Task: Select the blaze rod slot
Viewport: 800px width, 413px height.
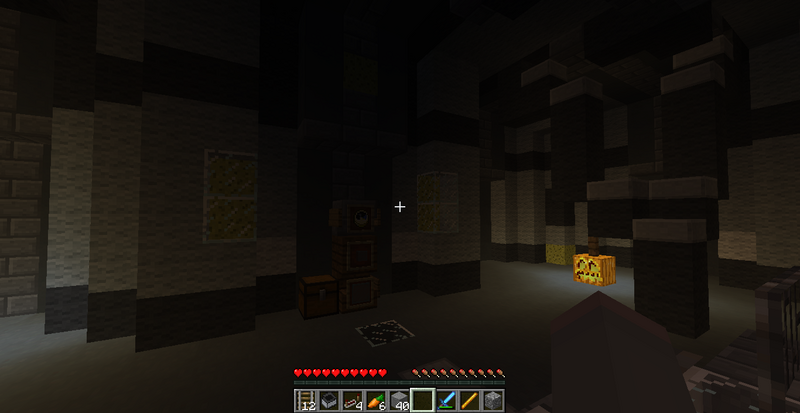Action: pos(469,401)
